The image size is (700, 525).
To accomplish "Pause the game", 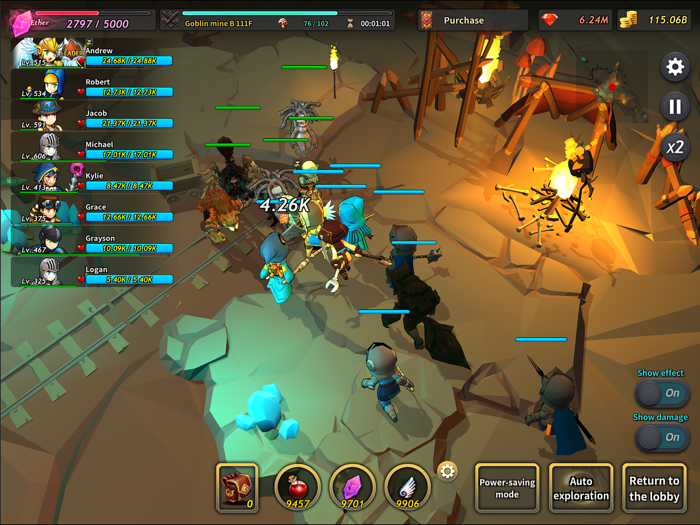I will (x=675, y=107).
